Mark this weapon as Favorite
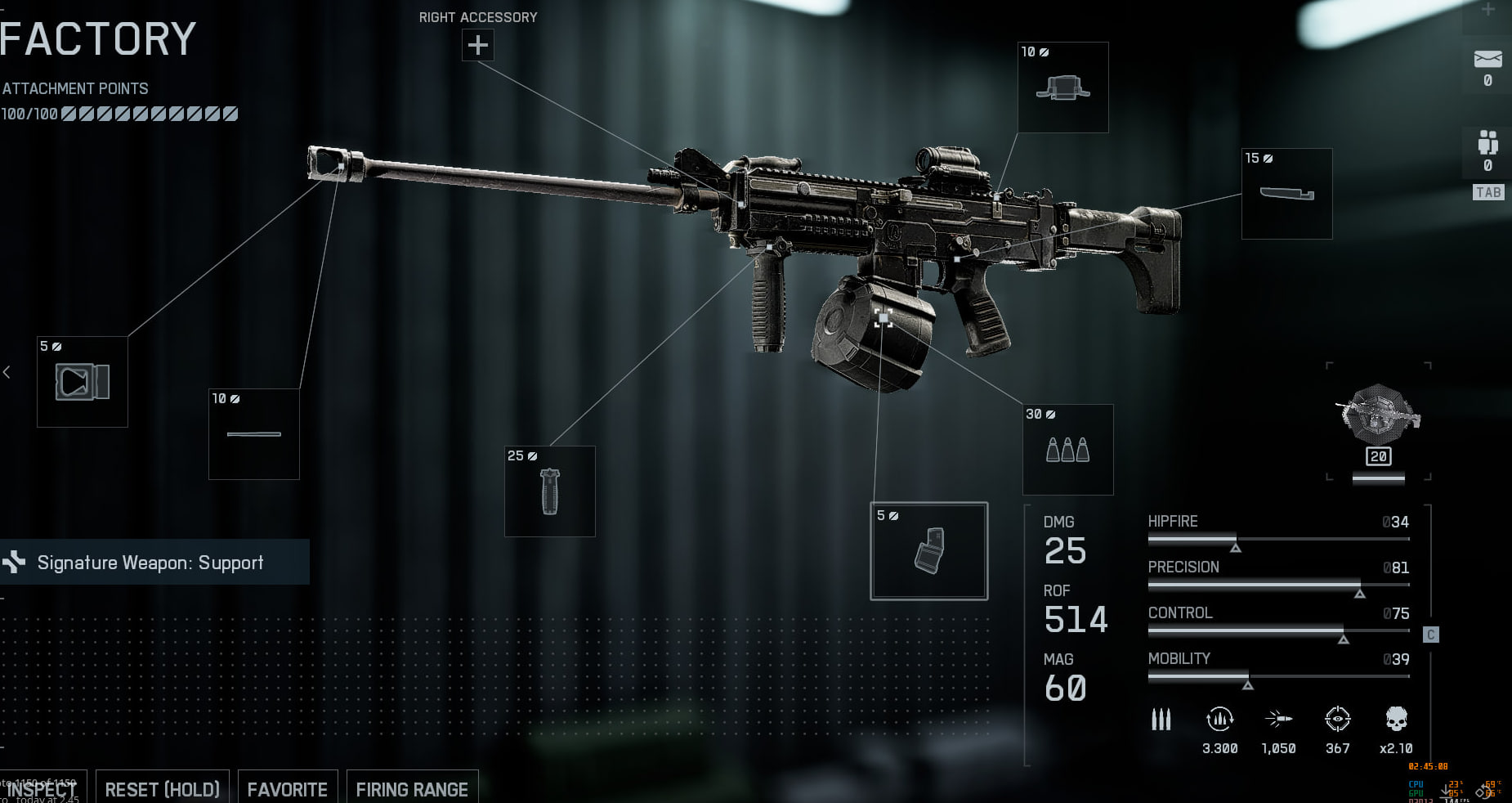The width and height of the screenshot is (1512, 803). tap(288, 789)
